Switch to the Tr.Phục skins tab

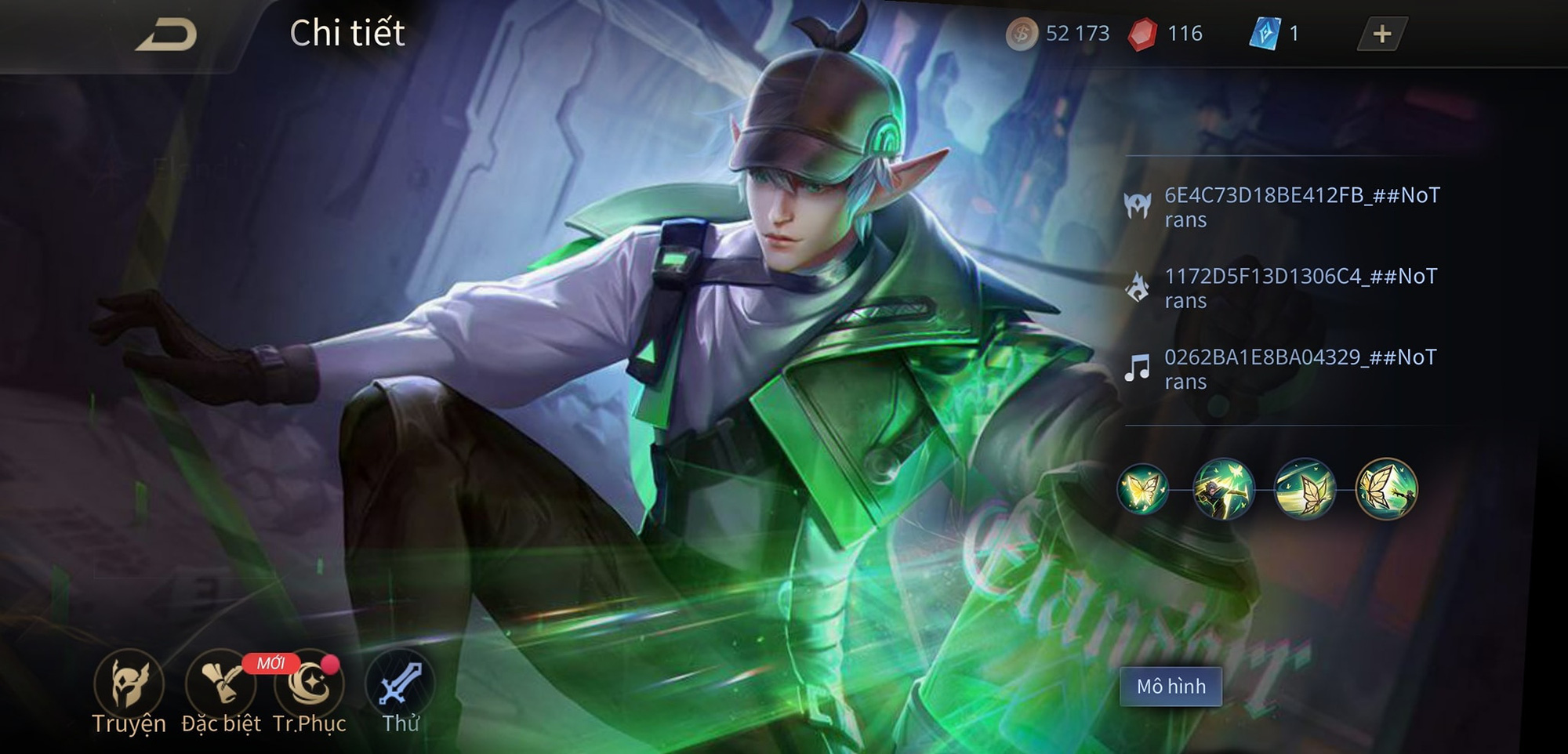[x=309, y=688]
